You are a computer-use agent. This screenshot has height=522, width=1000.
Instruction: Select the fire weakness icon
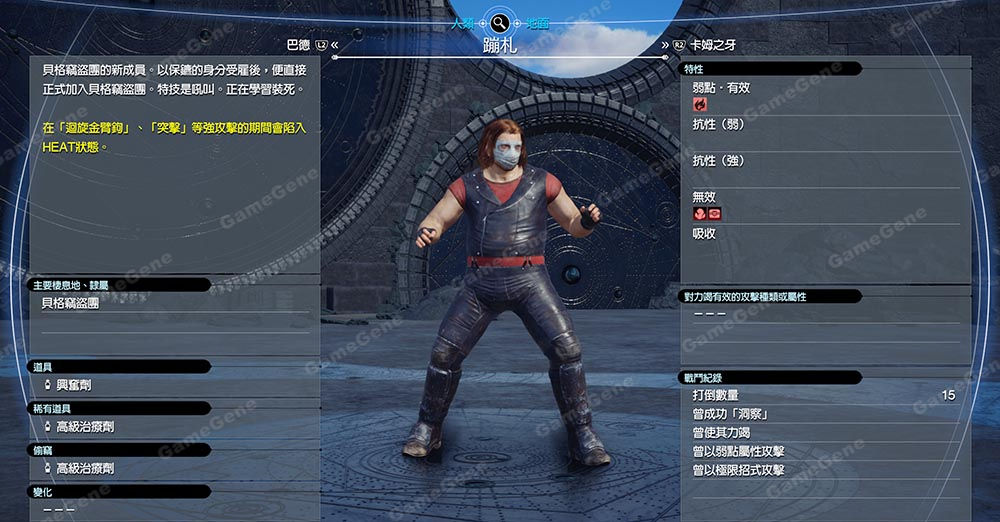tap(699, 103)
